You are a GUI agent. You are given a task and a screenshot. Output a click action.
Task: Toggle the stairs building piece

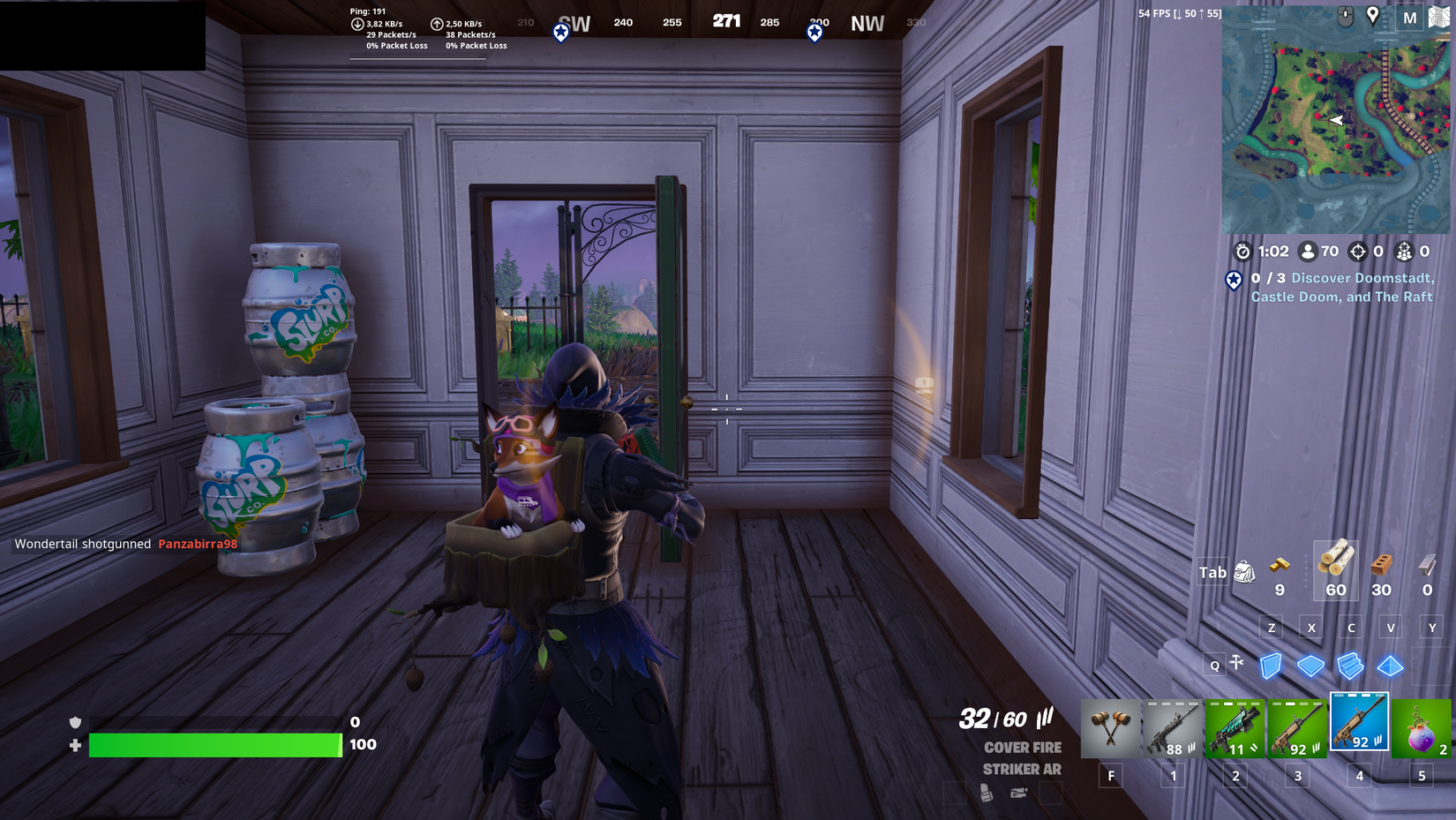coord(1351,668)
